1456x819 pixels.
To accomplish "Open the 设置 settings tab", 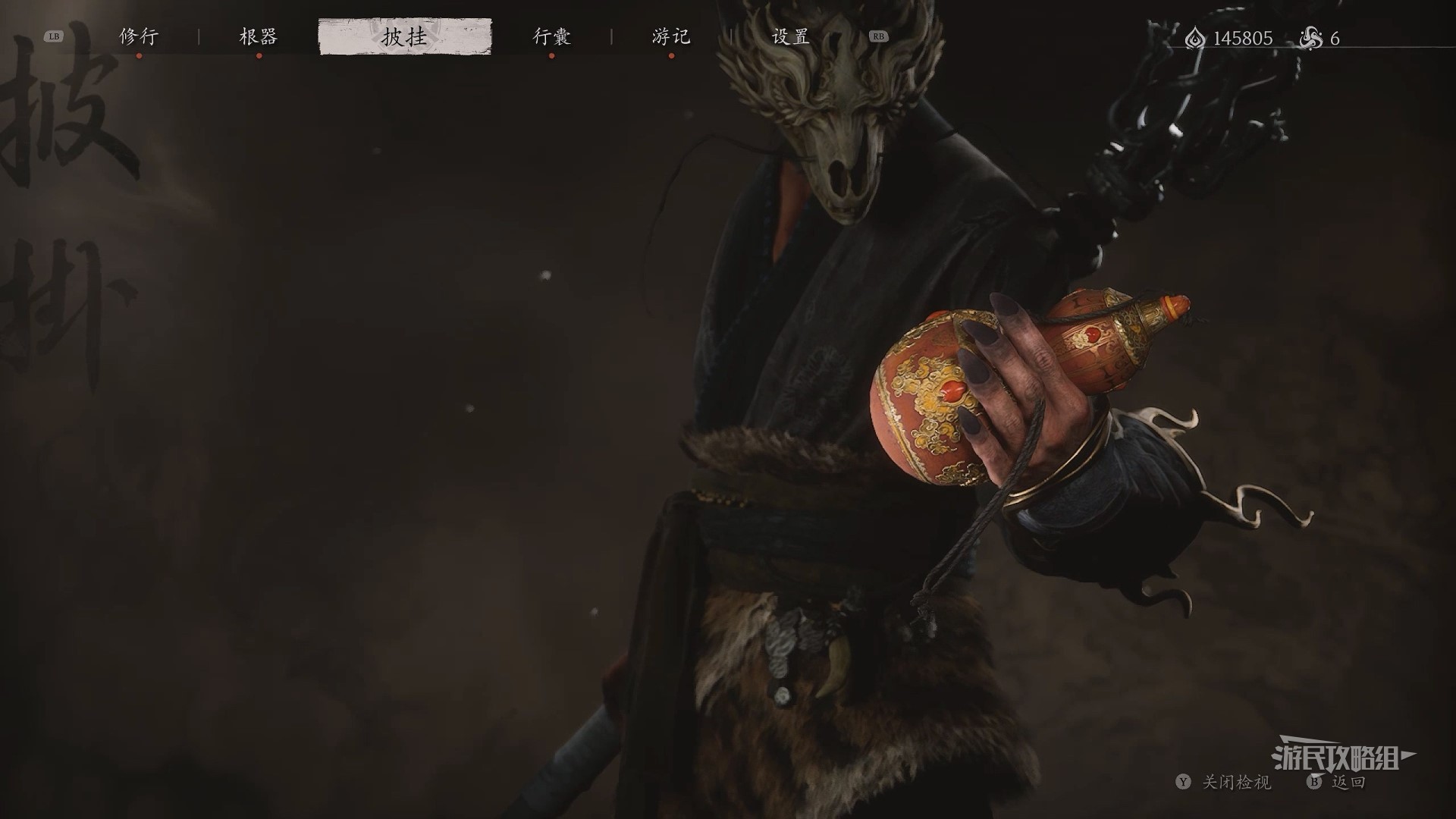I will 790,36.
